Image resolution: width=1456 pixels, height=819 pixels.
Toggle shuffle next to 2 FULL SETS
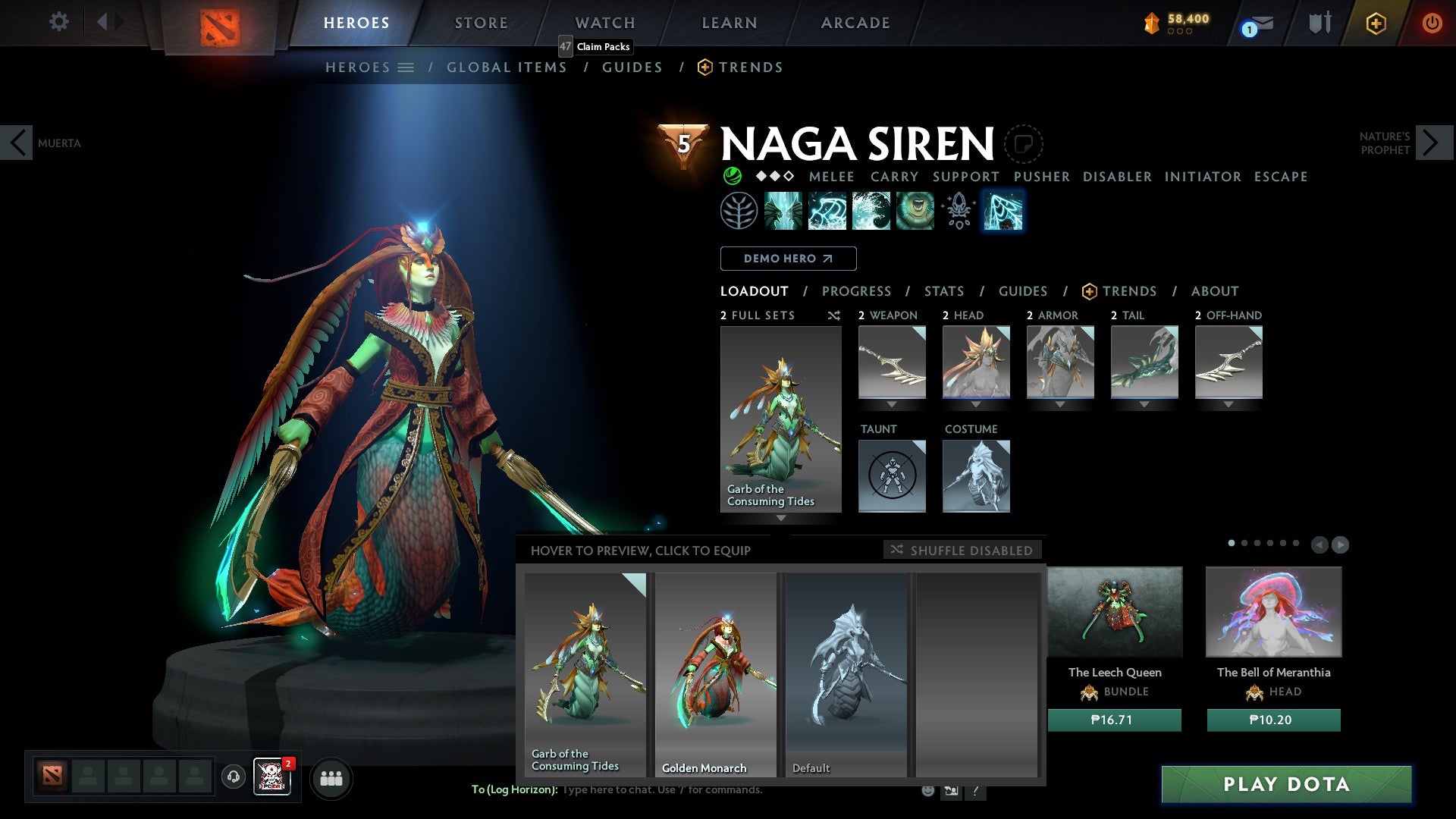point(833,315)
